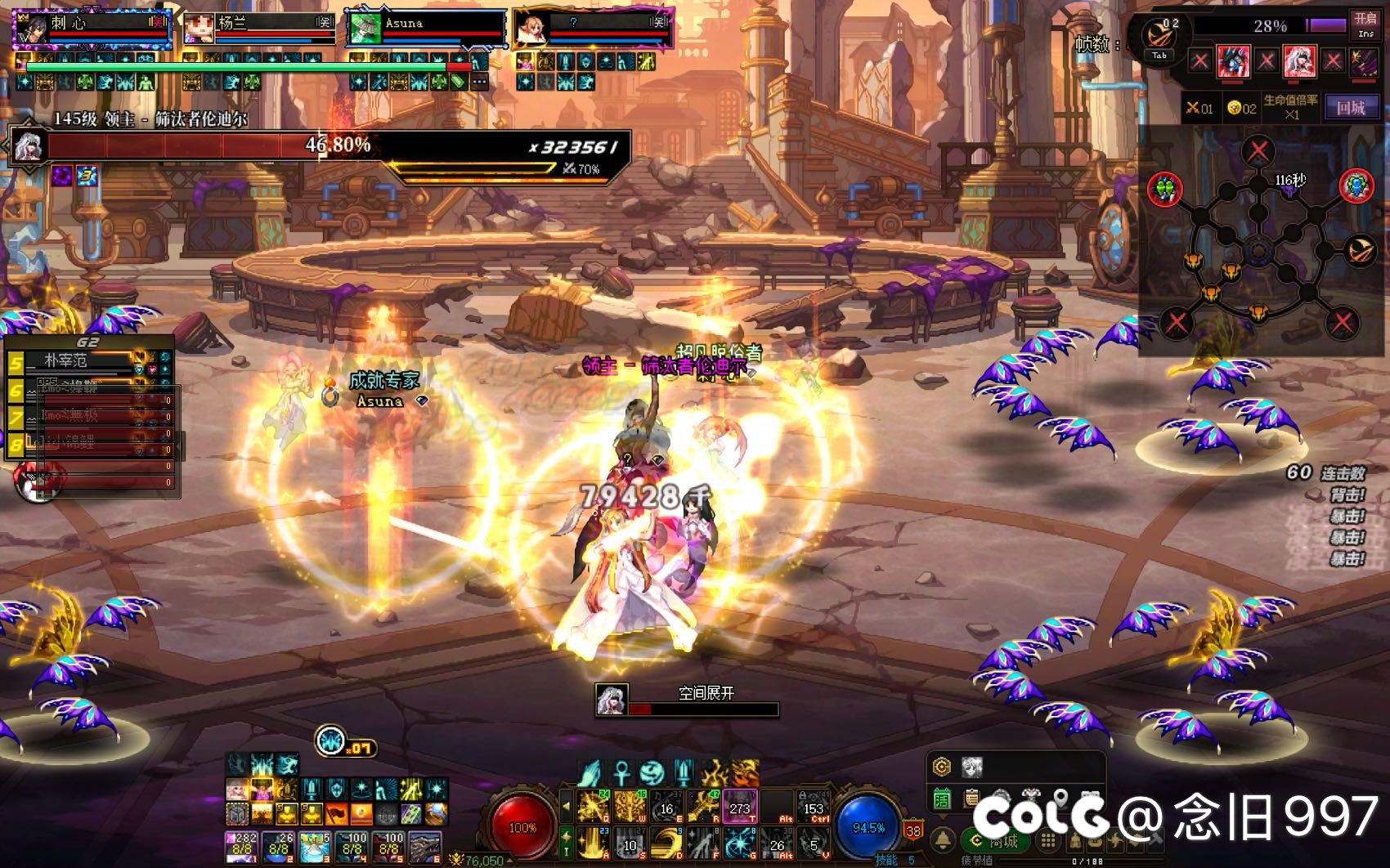Open the 商城 cash shop

[x=995, y=841]
